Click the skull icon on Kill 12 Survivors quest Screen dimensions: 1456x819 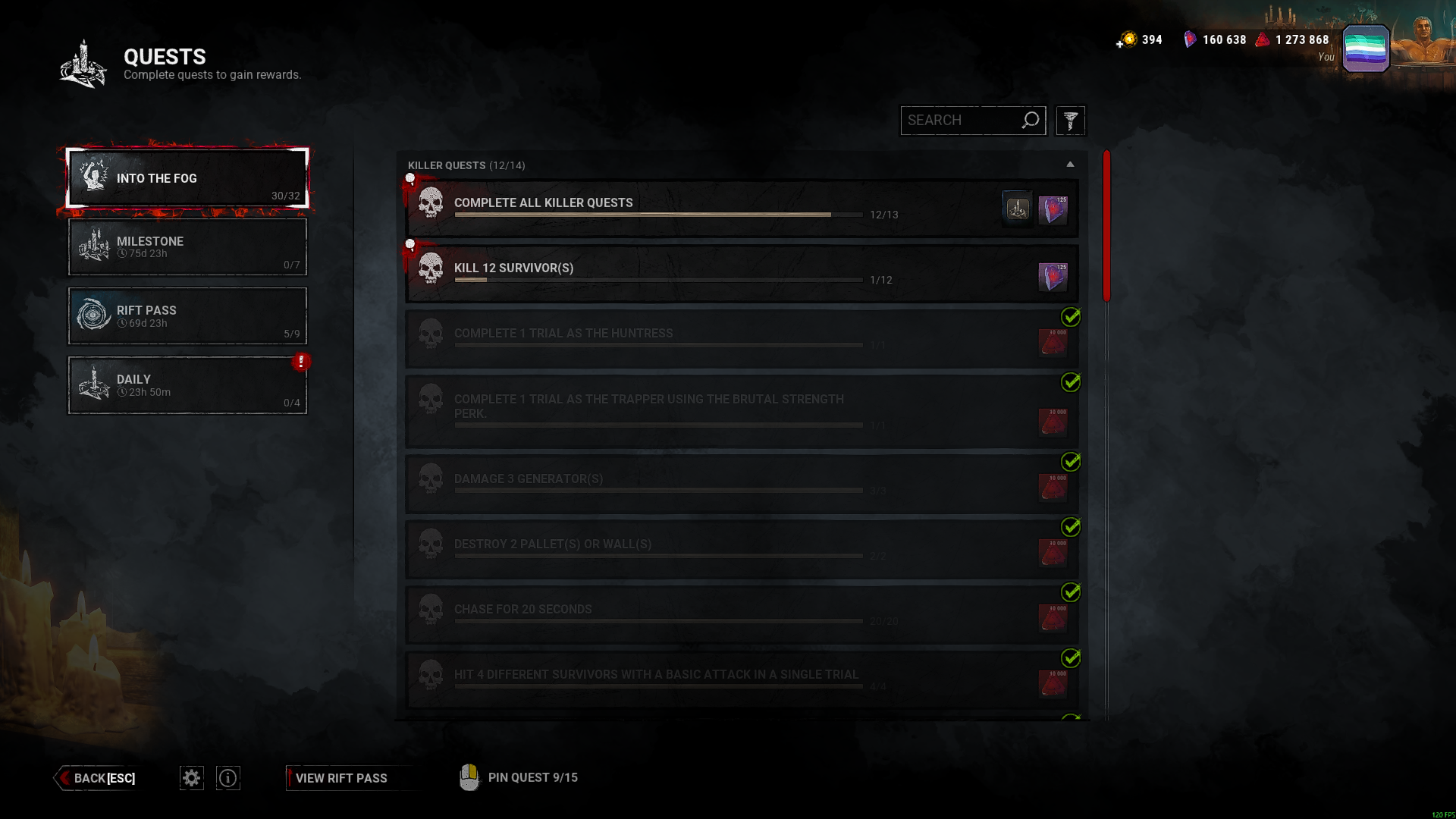click(x=432, y=269)
